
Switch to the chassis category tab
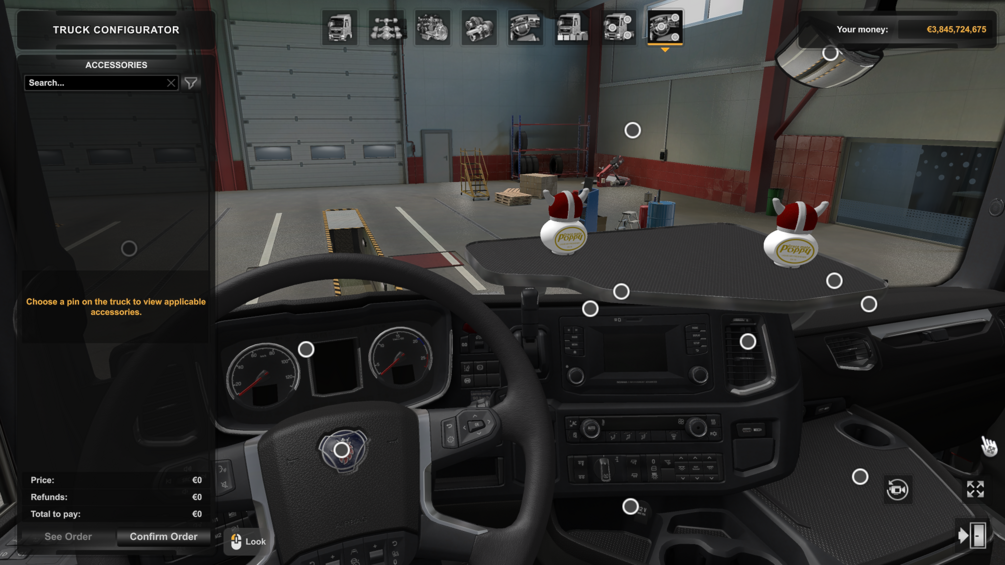pos(386,28)
